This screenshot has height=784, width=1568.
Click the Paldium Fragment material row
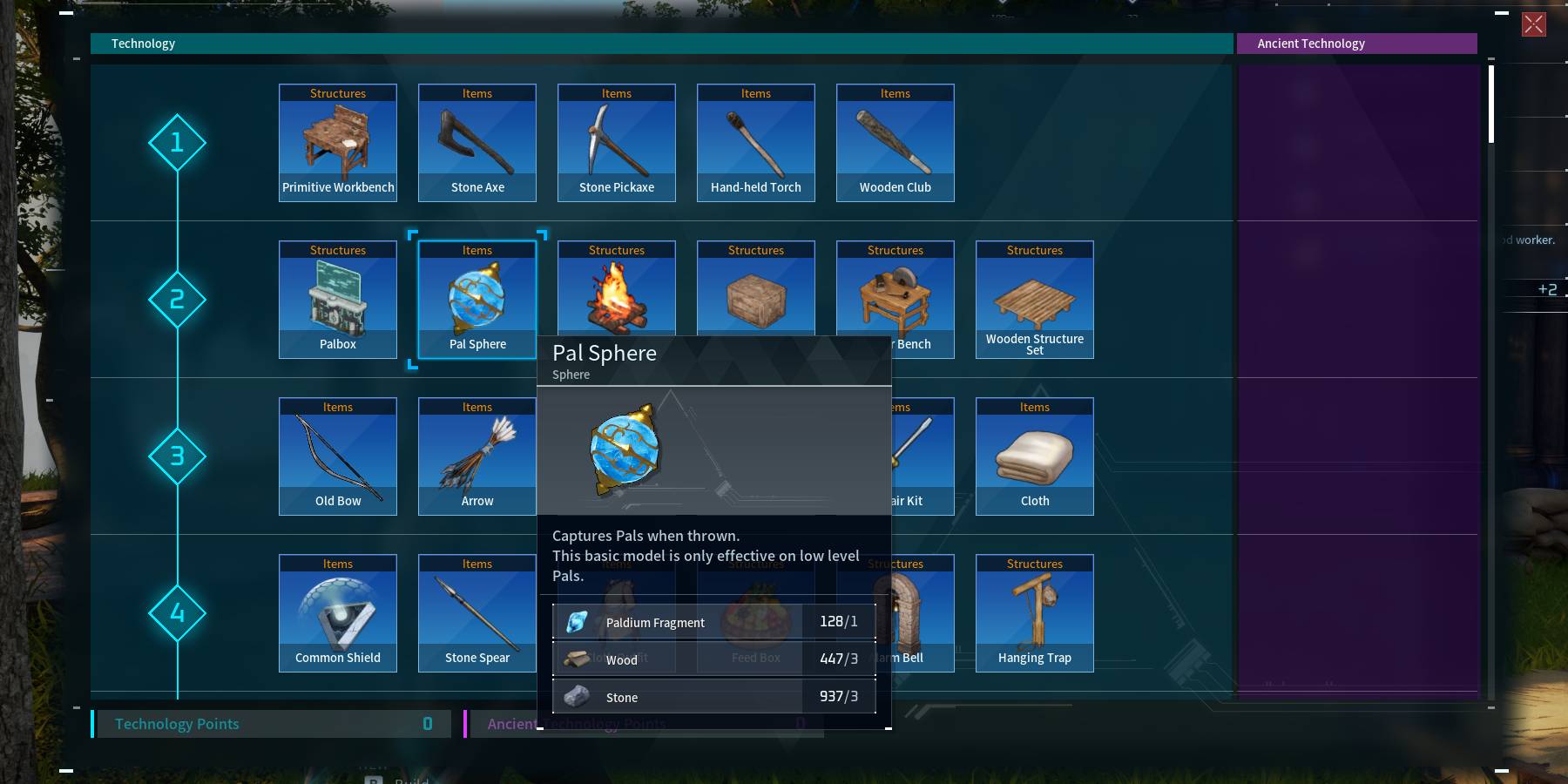pos(714,621)
